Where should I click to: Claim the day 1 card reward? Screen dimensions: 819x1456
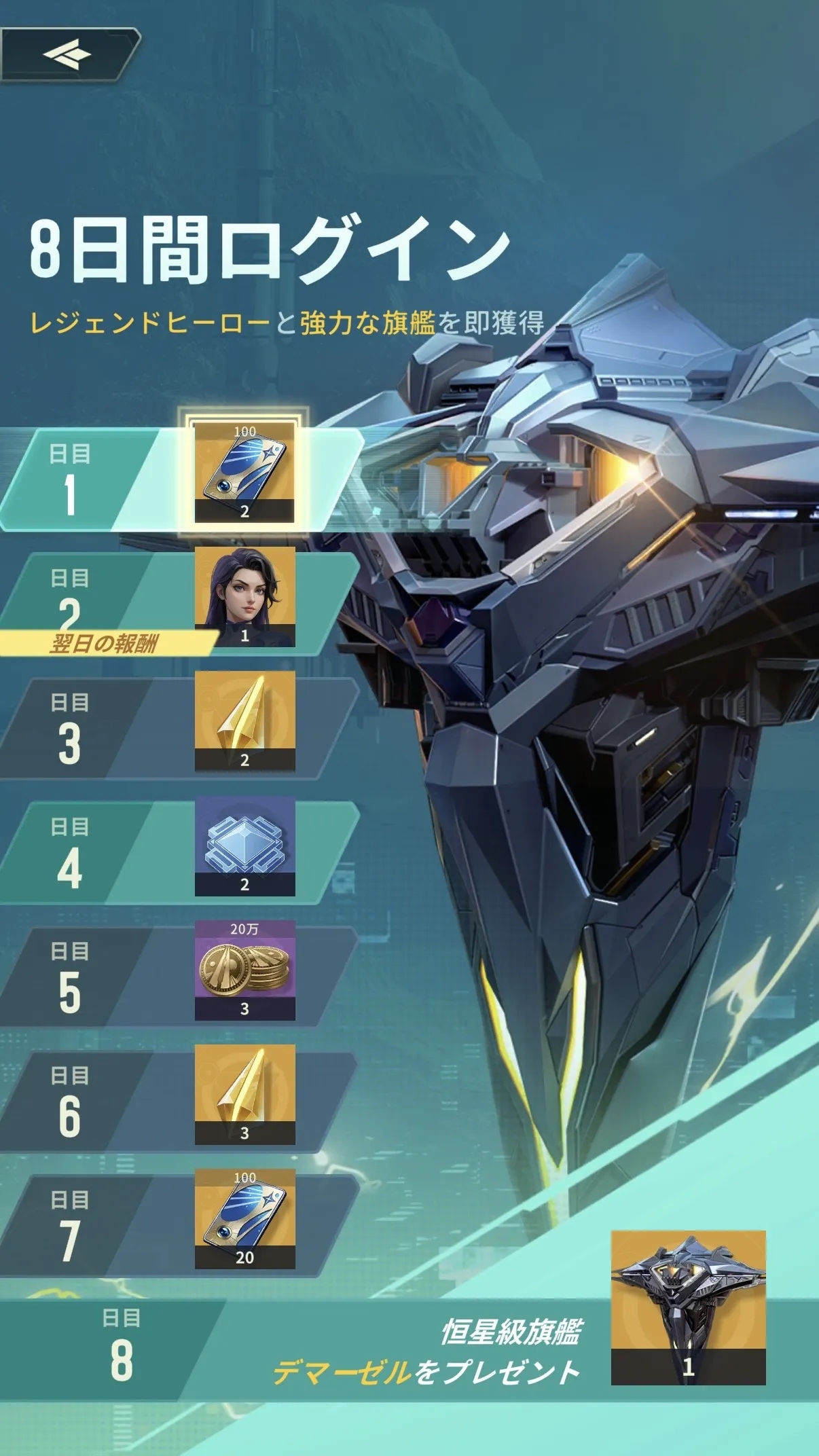[244, 472]
